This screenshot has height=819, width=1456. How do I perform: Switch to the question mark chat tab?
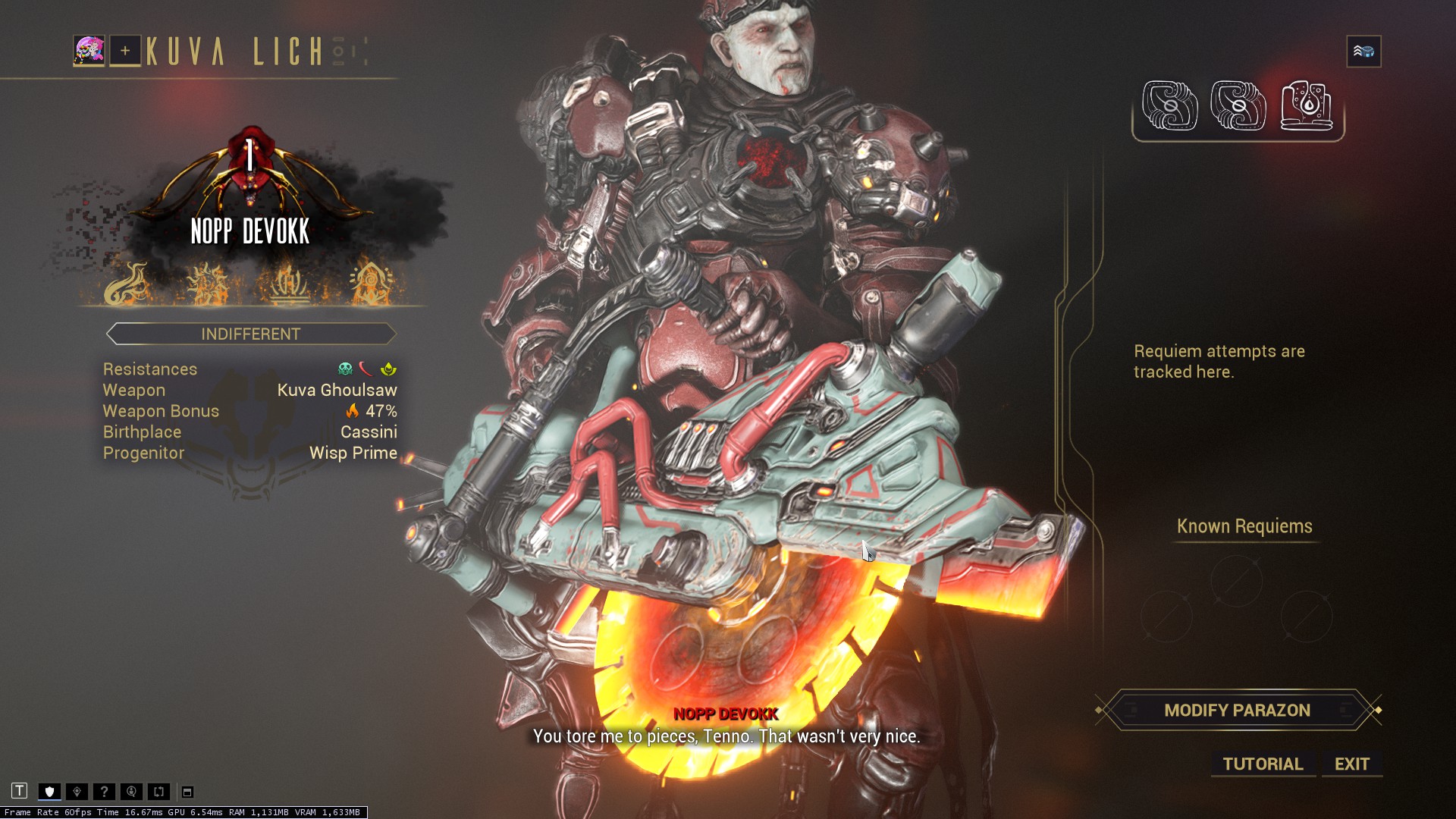click(104, 792)
